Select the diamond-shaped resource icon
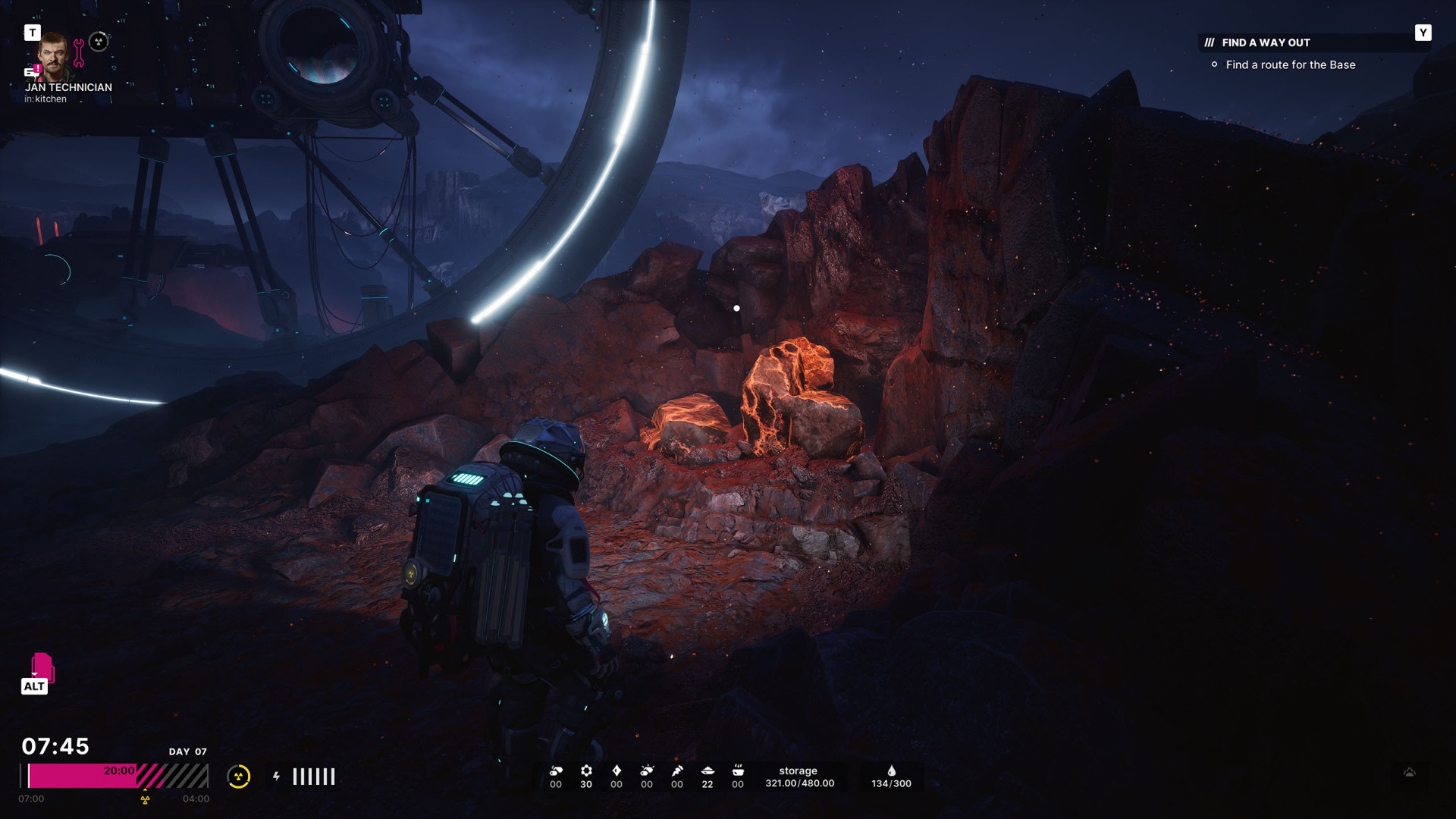 pos(617,771)
